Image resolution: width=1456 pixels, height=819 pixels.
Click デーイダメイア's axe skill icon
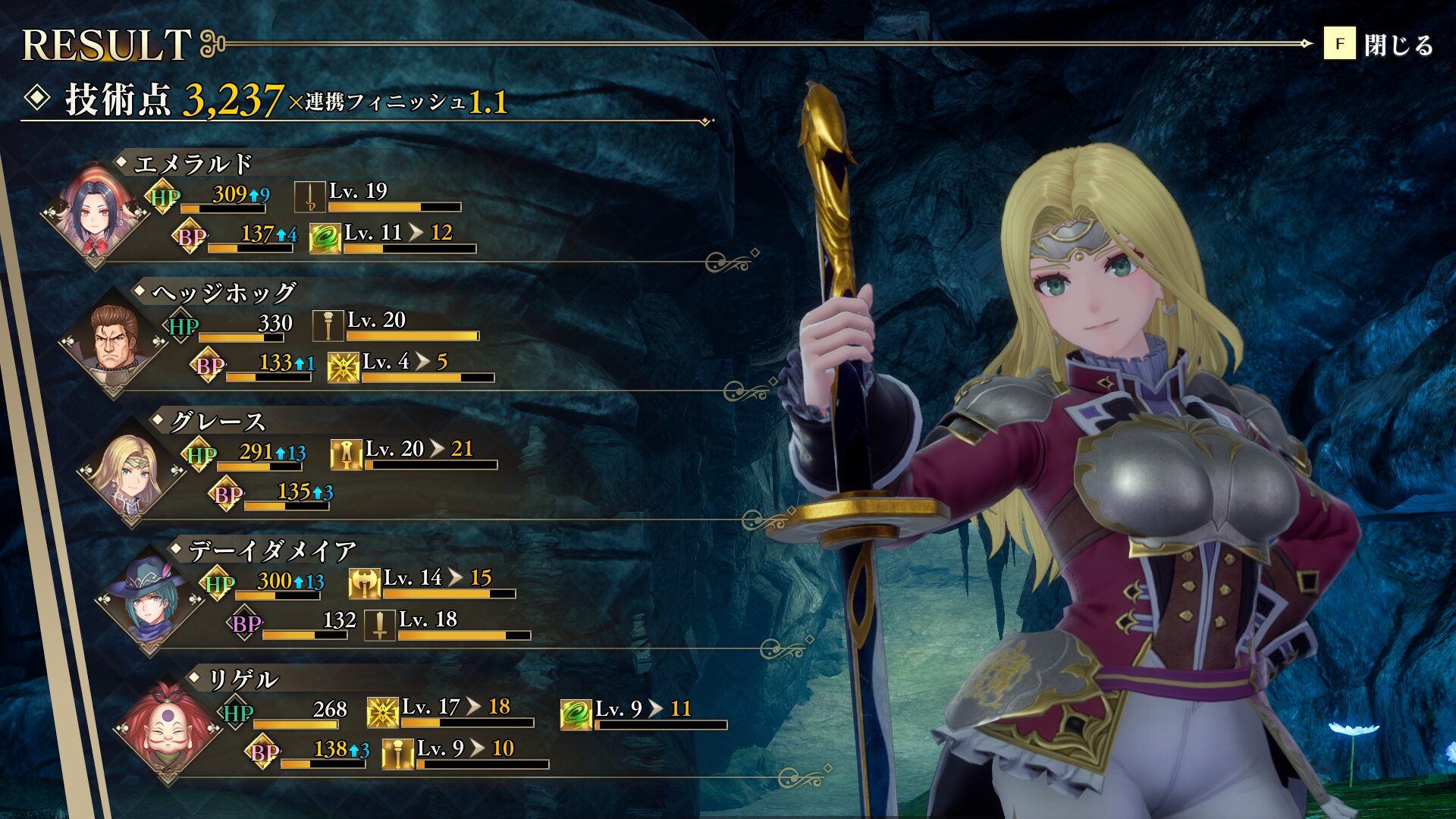(364, 584)
